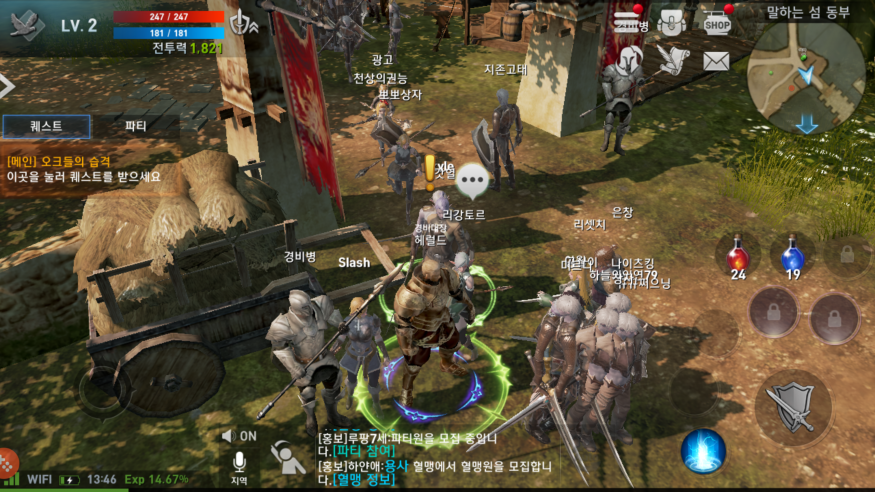Open the backpack inventory
Screen dimensions: 875x492
click(x=672, y=21)
